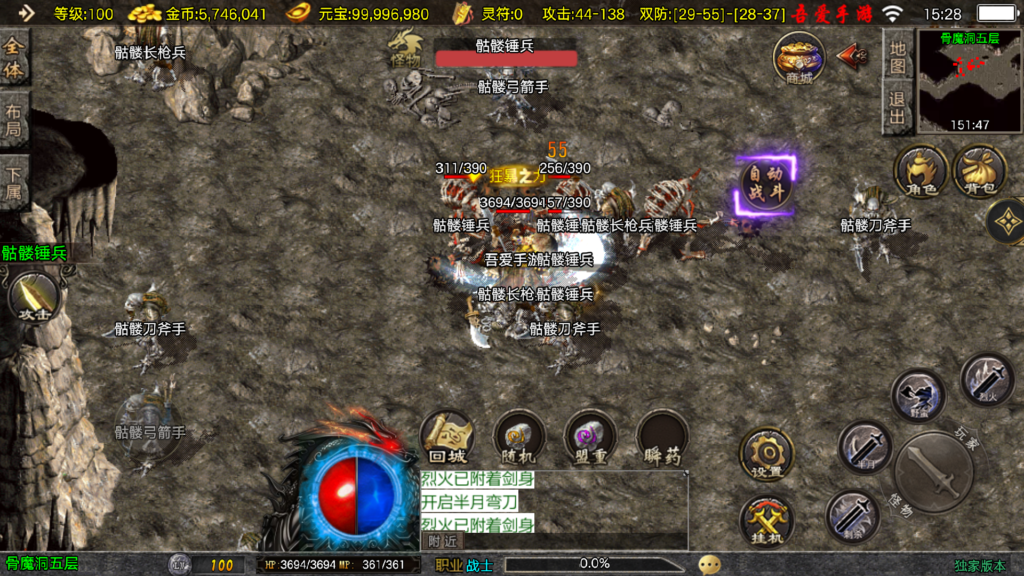Click the 退出 exit button
Viewport: 1024px width, 576px height.
point(897,108)
